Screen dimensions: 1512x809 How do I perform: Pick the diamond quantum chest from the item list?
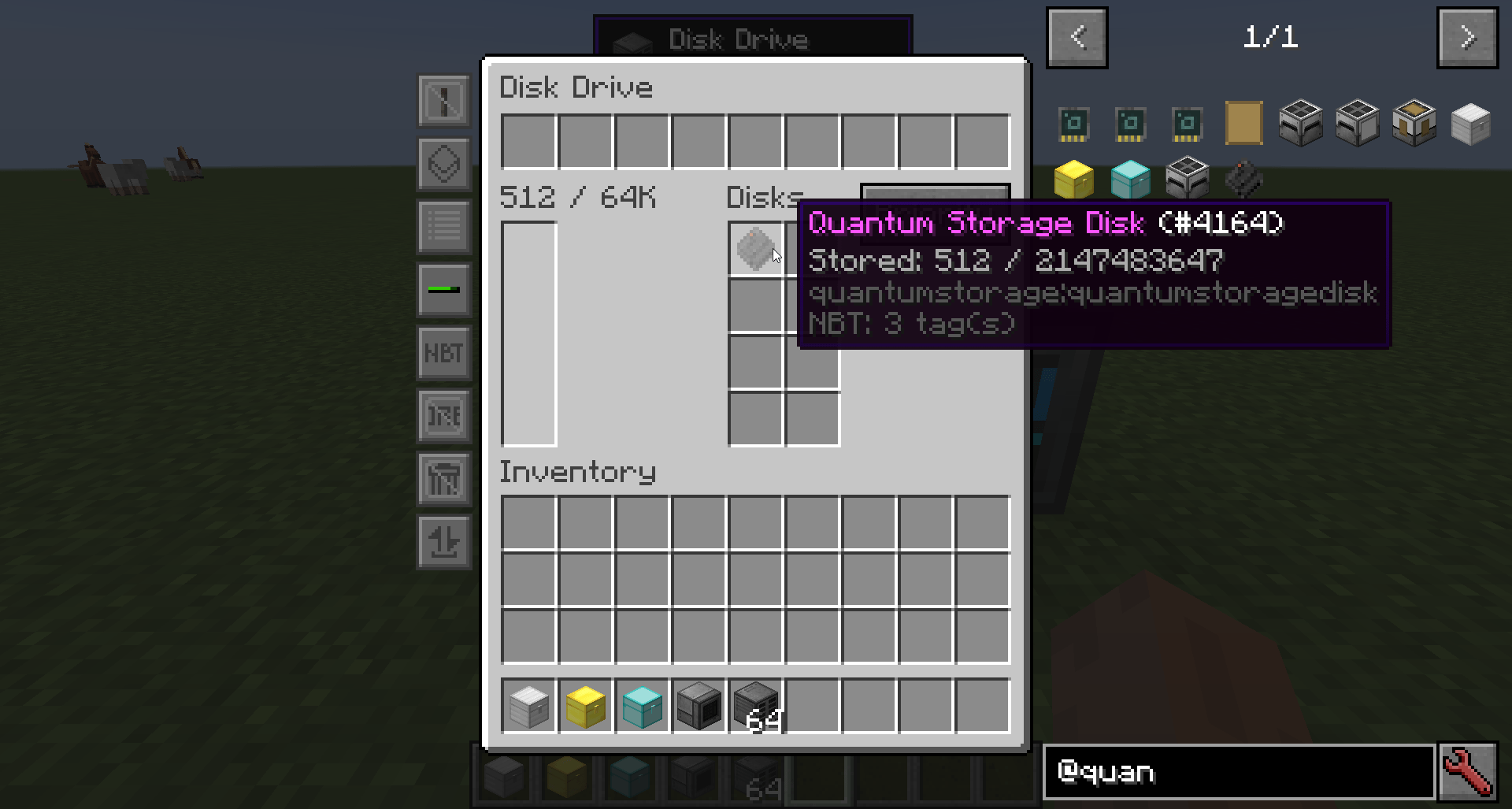click(x=1132, y=179)
